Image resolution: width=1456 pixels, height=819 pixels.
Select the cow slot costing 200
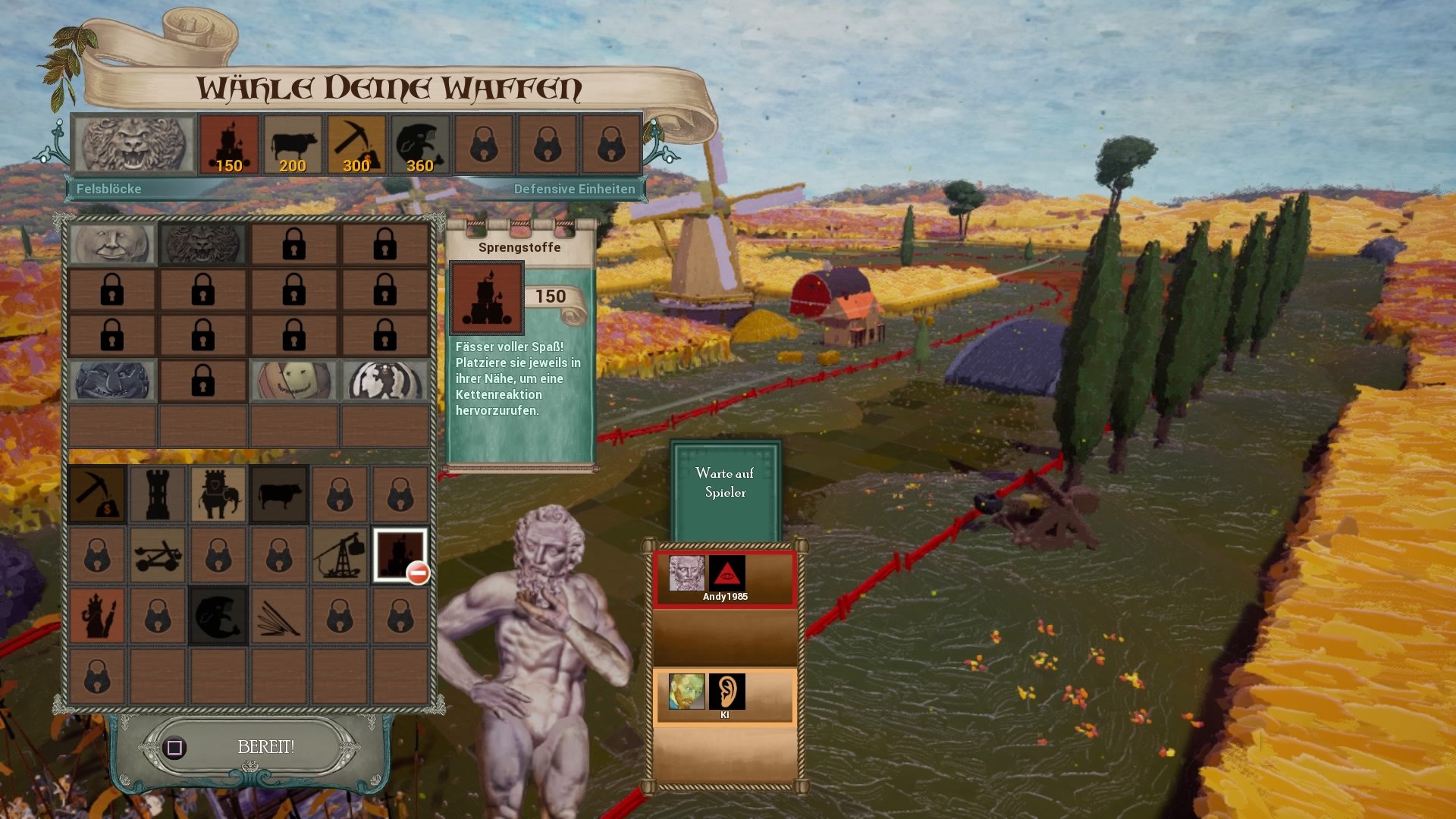293,145
